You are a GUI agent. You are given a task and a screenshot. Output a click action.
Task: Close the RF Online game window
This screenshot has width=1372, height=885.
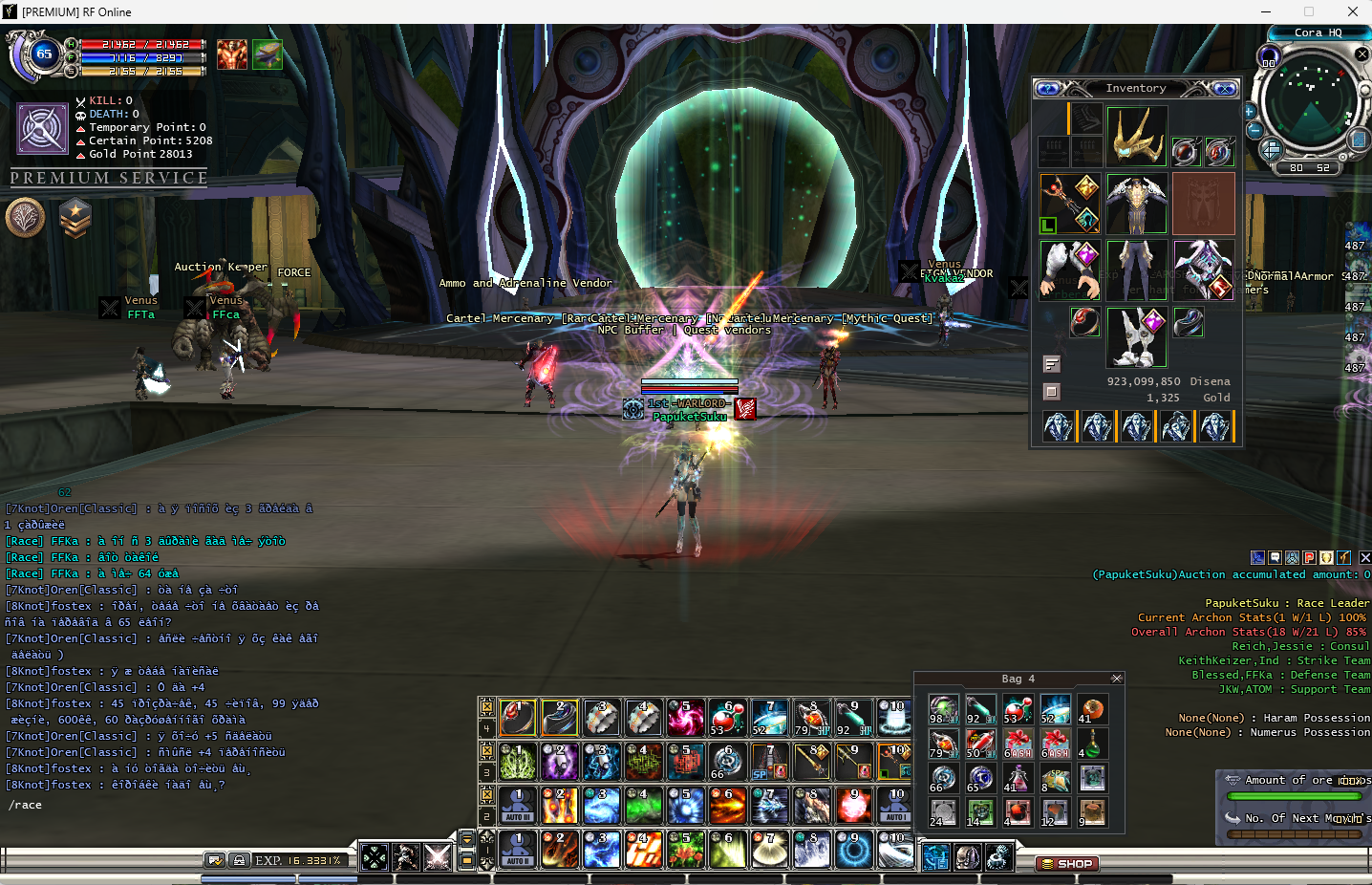click(x=1352, y=11)
